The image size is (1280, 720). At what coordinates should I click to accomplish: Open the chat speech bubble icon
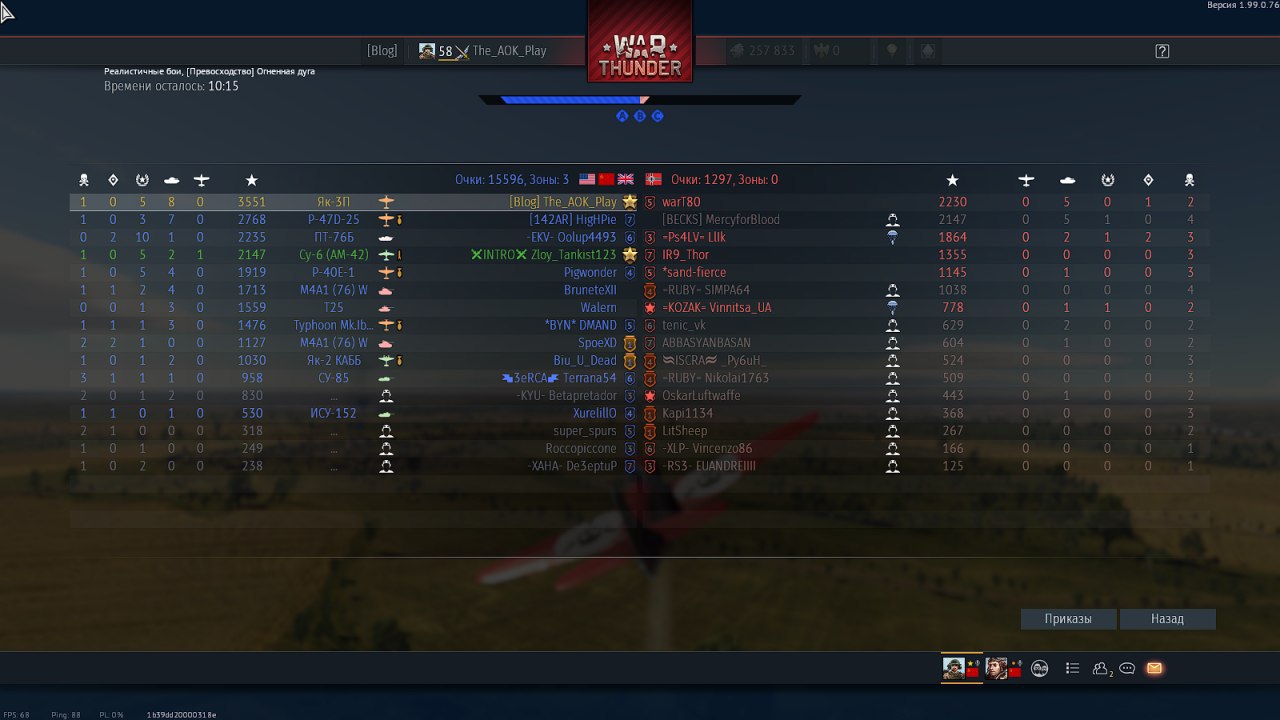[x=1127, y=668]
